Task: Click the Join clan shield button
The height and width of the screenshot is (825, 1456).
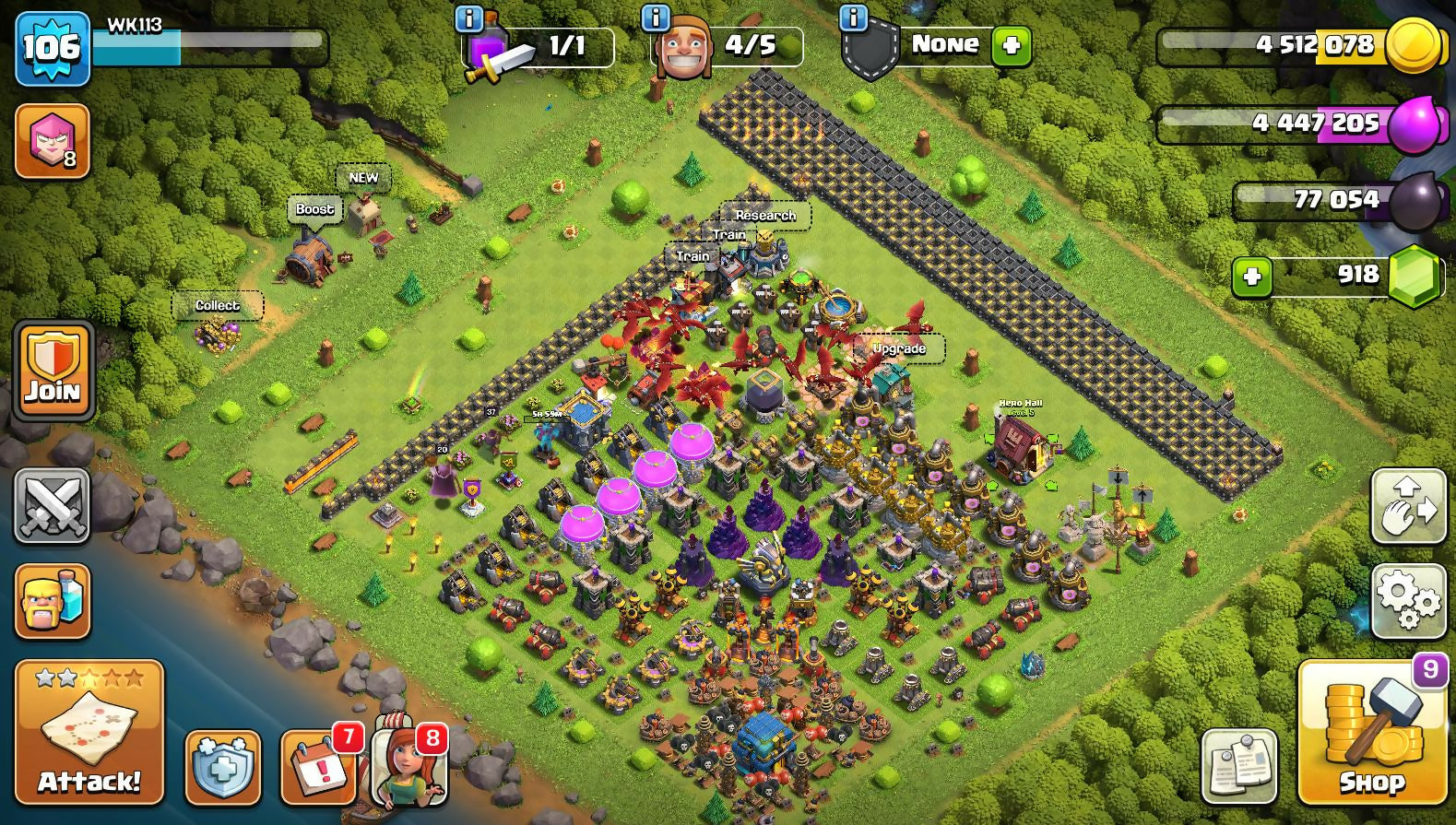Action: tap(53, 371)
